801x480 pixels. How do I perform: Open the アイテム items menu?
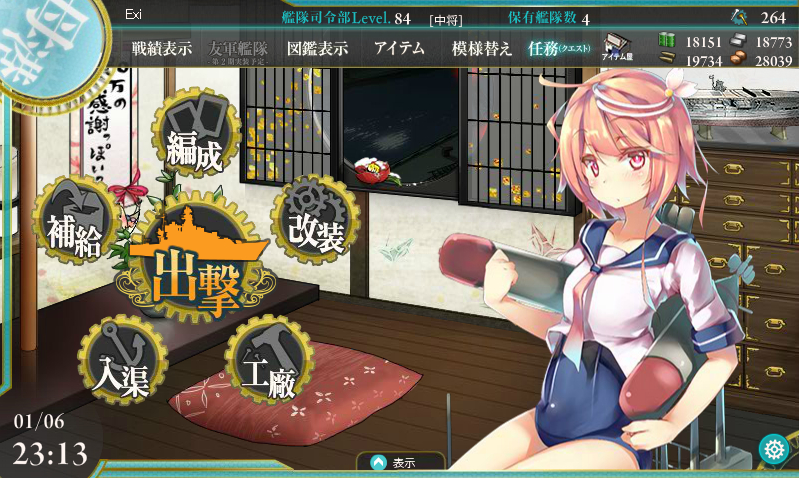click(399, 48)
